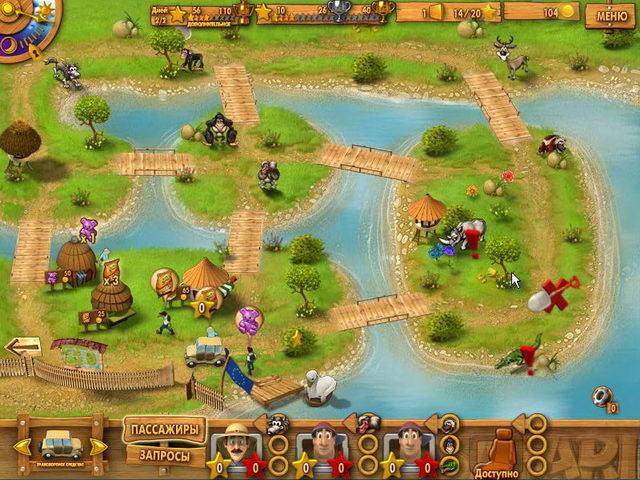
Task: Select the jeep vehicle icon
Action: tap(60, 444)
